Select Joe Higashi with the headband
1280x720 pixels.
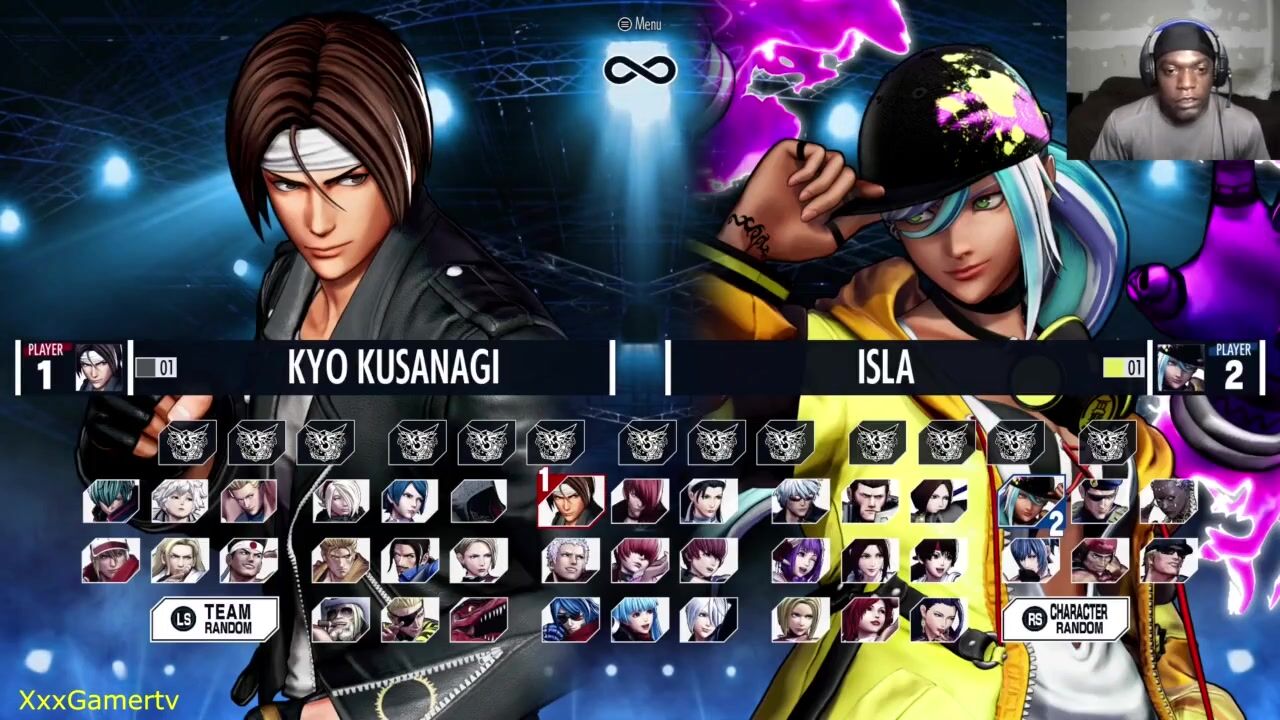249,560
